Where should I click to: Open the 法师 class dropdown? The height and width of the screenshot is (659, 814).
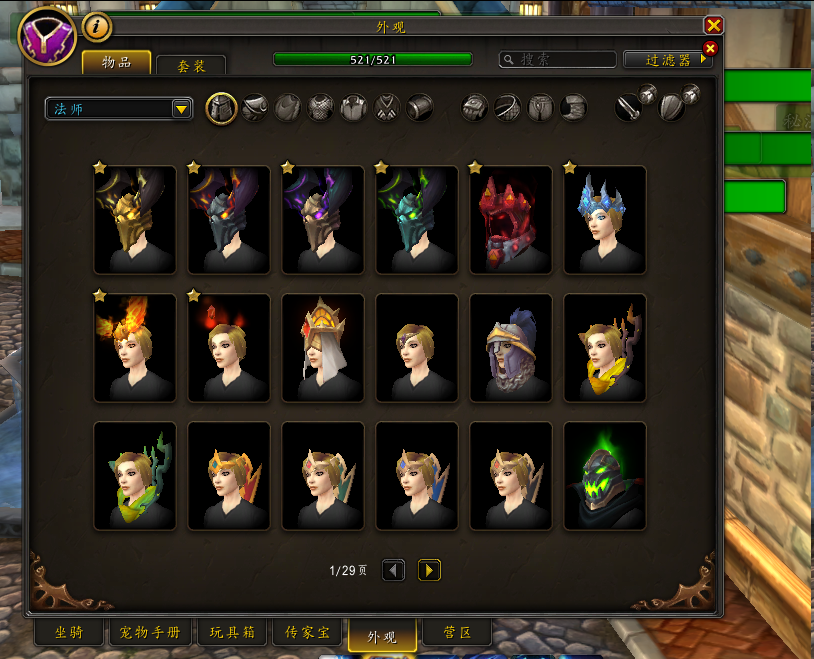point(119,109)
